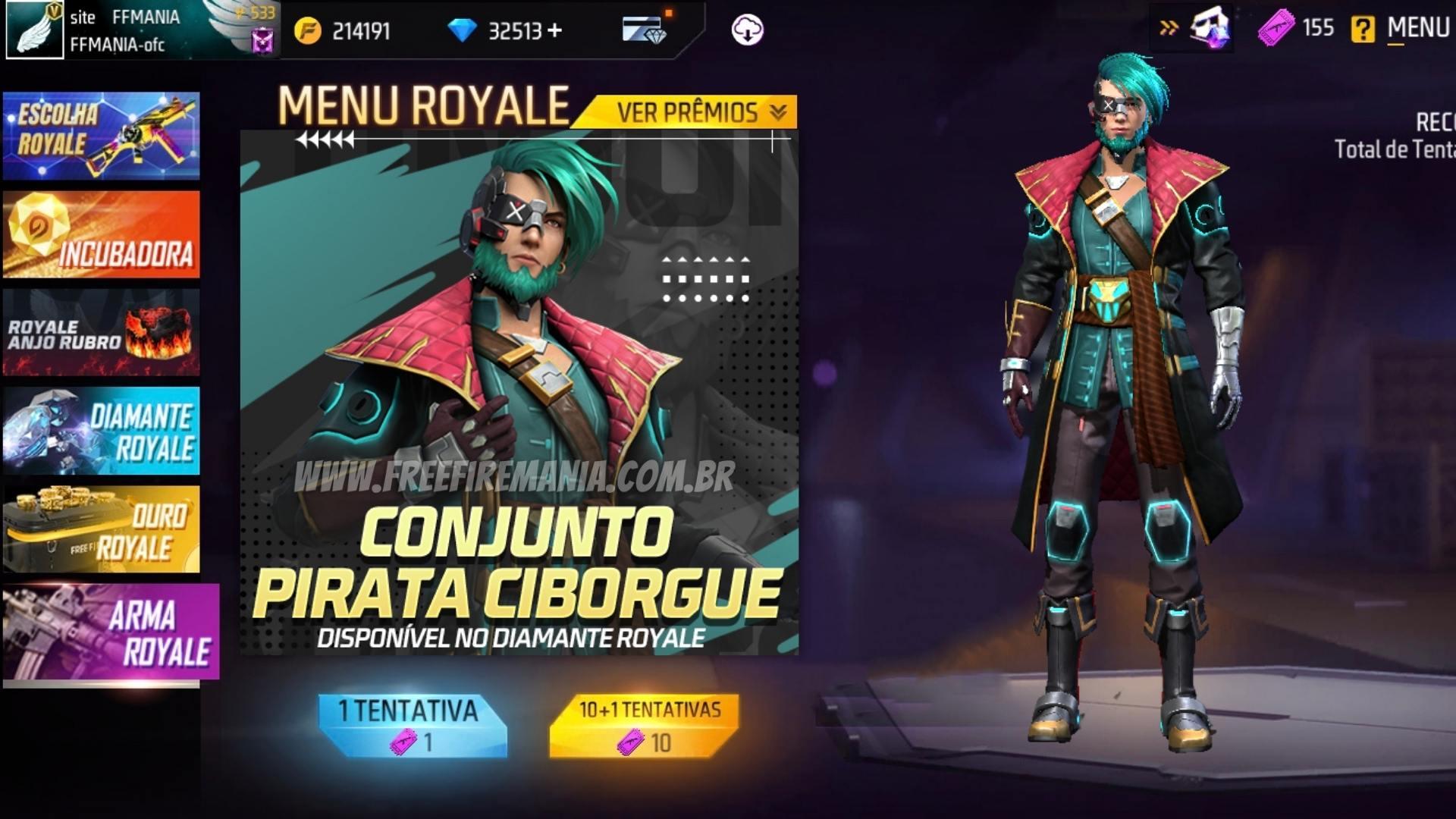Open the Royale Anjo Rubro banner
1456x819 pixels.
[x=101, y=331]
